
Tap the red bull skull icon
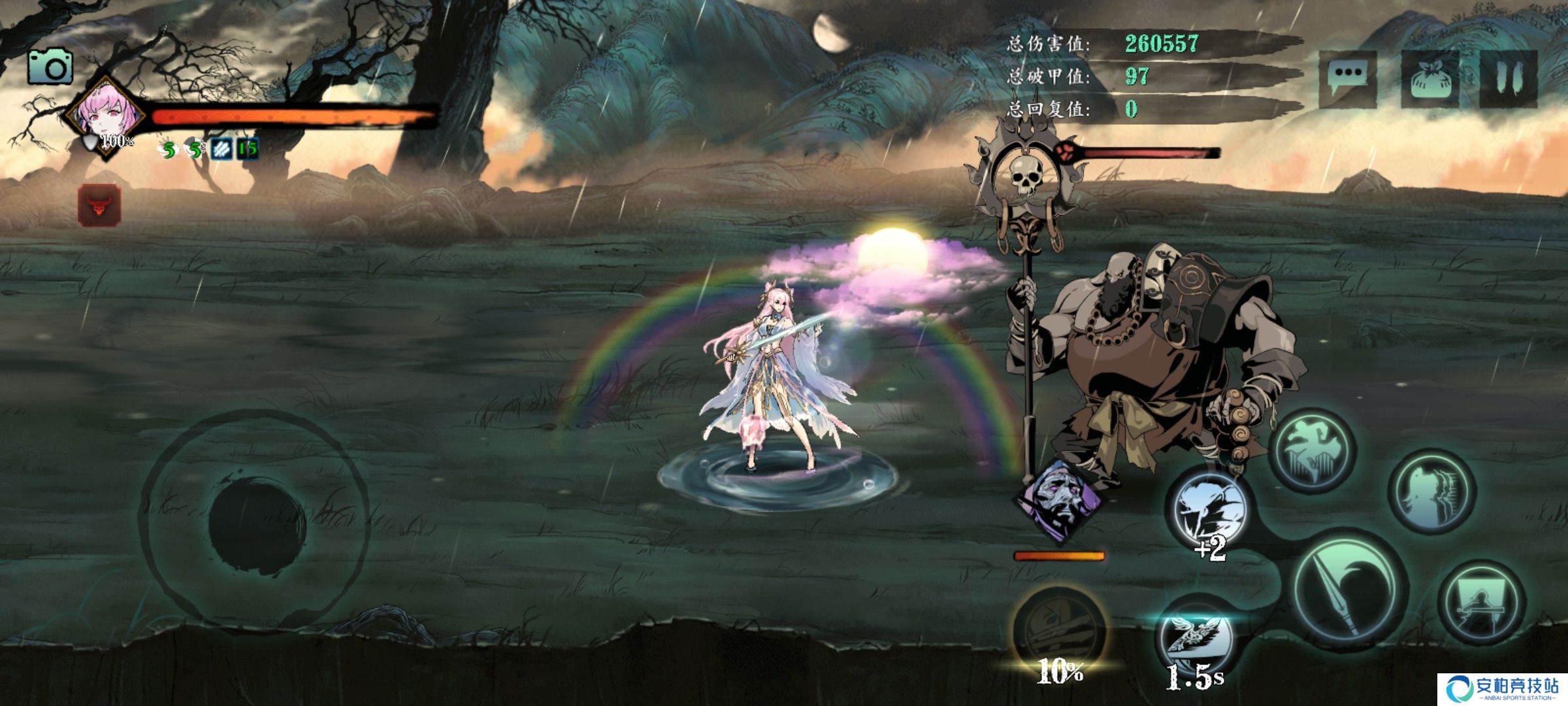click(x=99, y=206)
